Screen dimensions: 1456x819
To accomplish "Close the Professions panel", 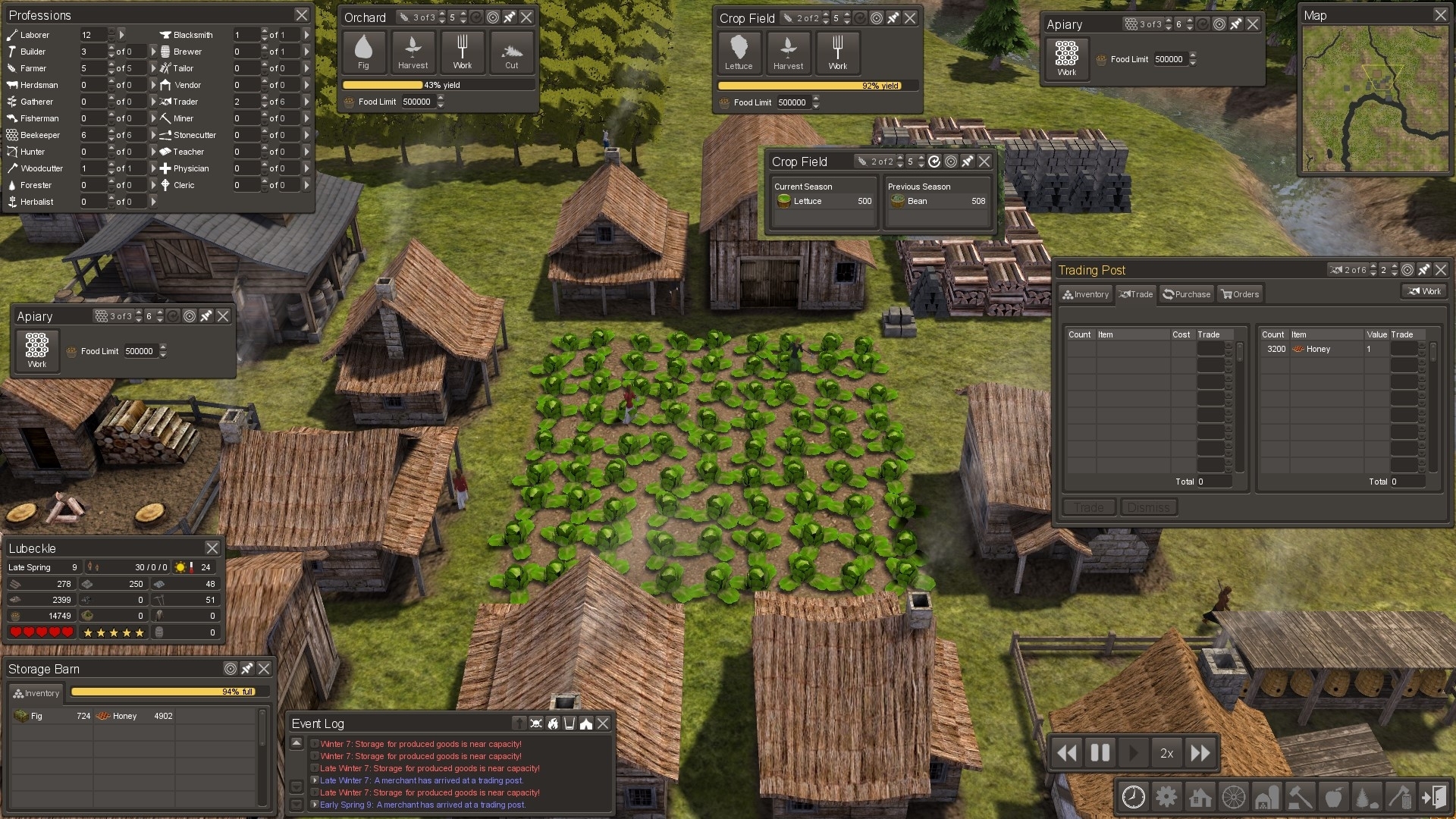I will point(301,15).
